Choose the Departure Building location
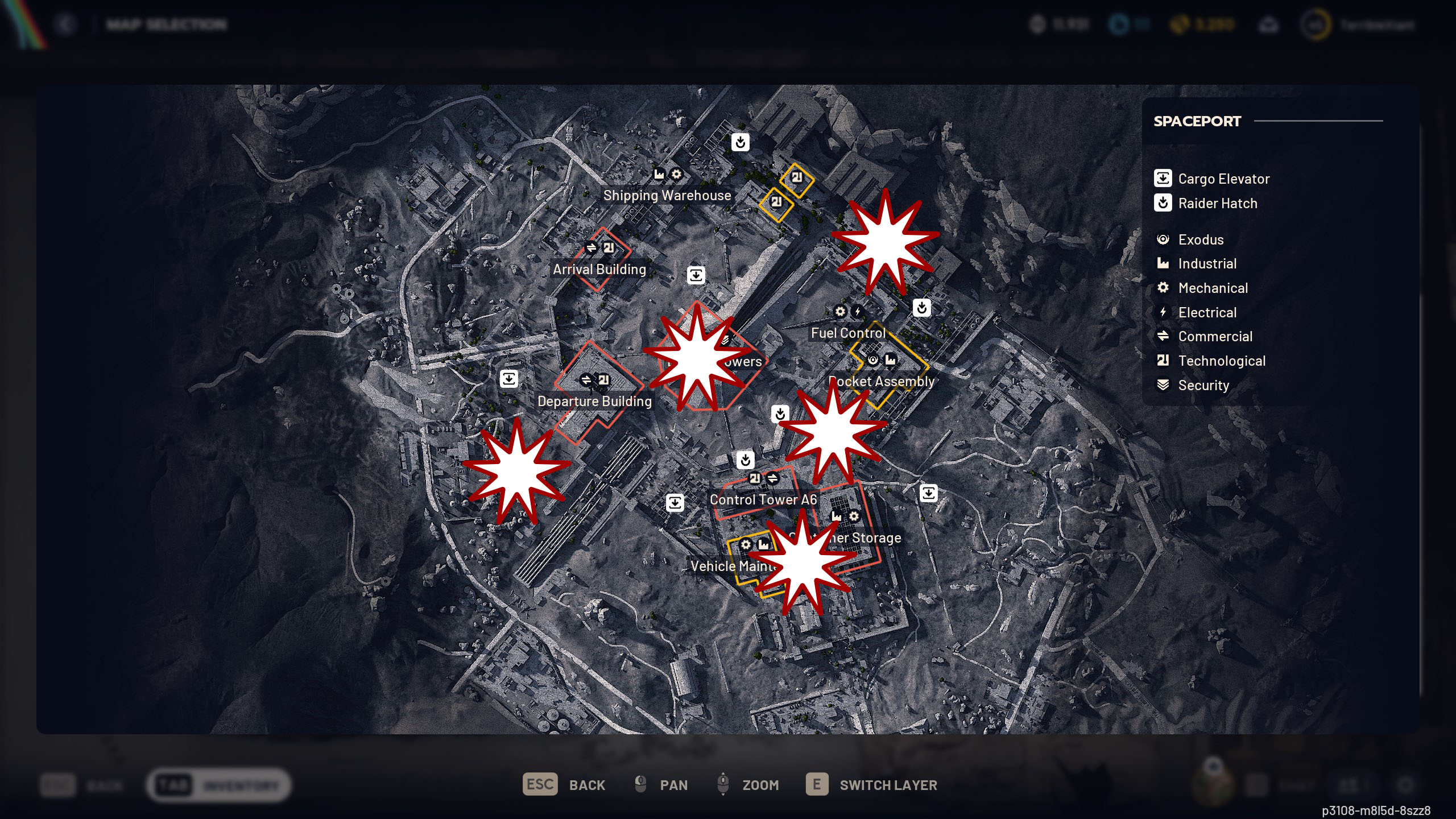Viewport: 1456px width, 819px height. tap(594, 401)
